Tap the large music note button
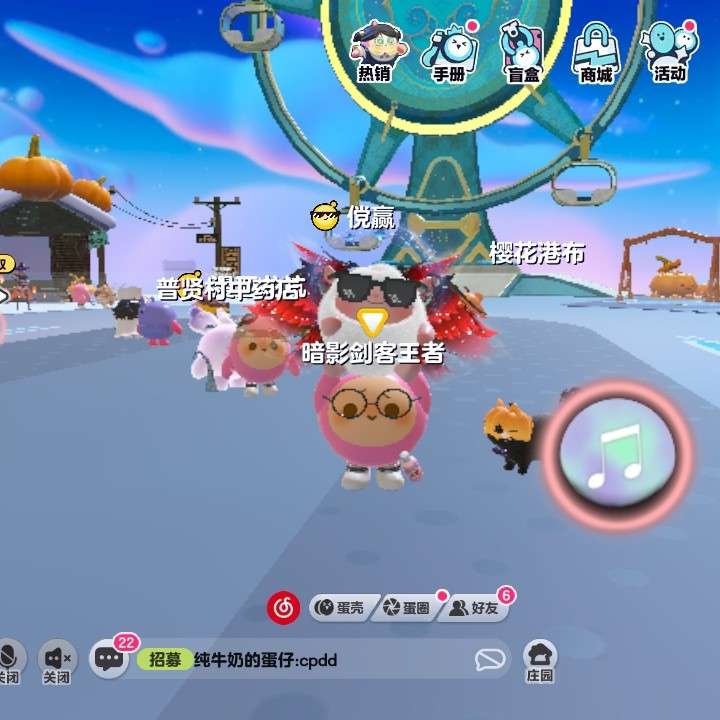The height and width of the screenshot is (720, 720). point(617,456)
